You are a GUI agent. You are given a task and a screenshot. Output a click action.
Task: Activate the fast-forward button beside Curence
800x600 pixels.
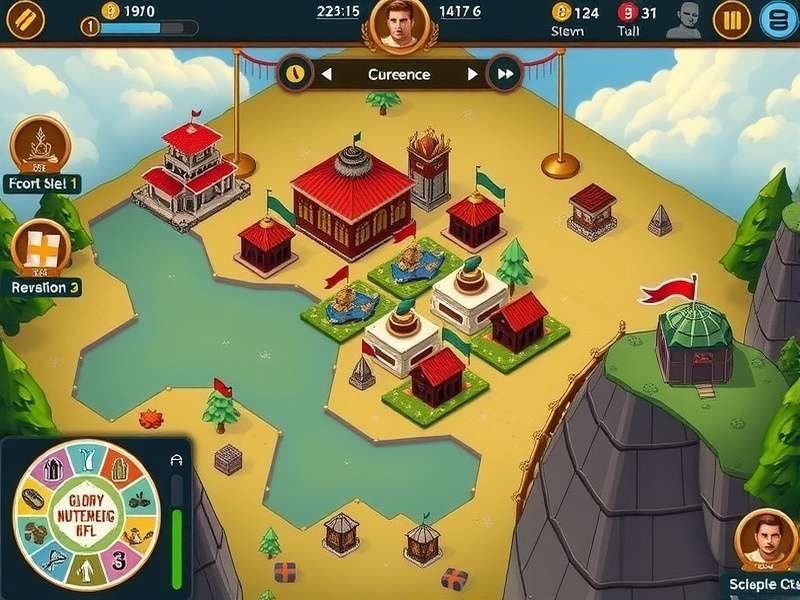[505, 74]
